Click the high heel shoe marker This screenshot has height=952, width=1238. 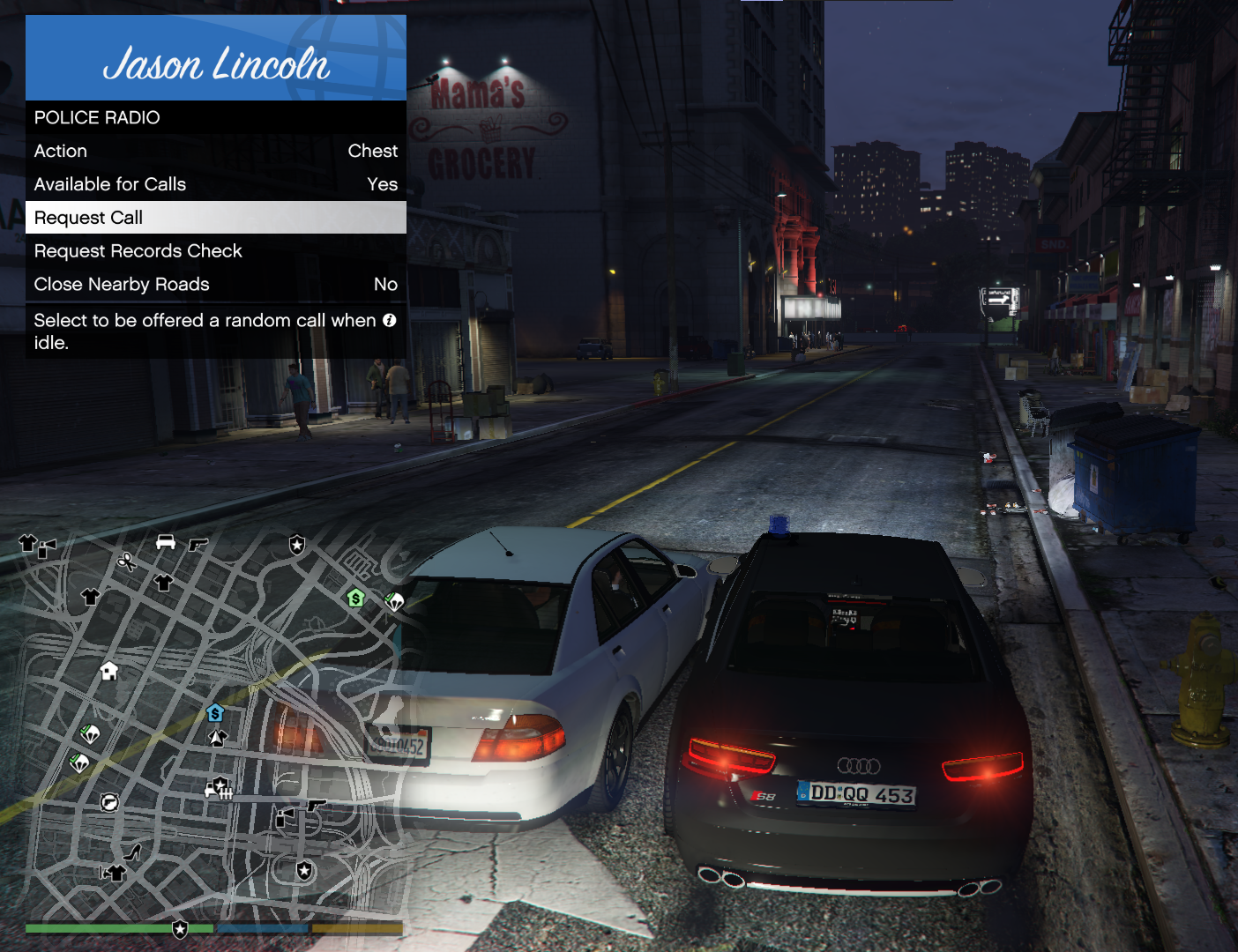[x=133, y=852]
